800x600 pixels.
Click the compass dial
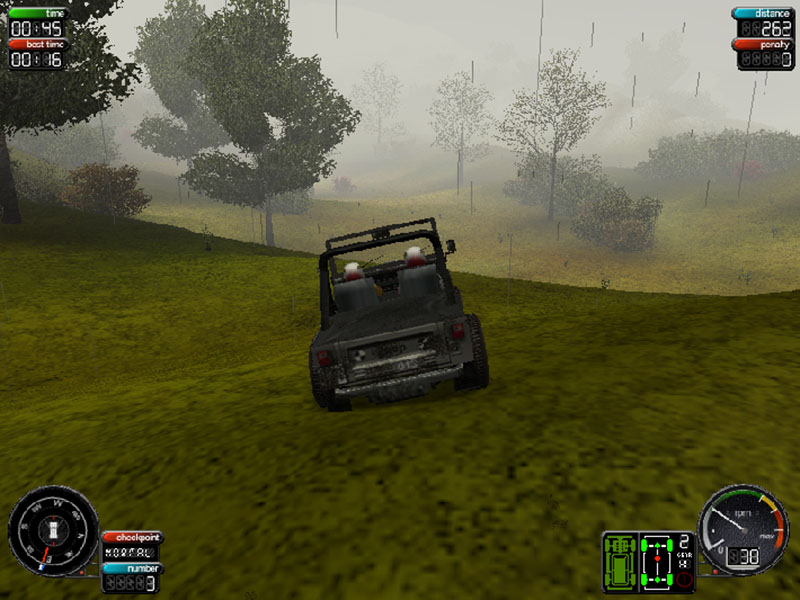(53, 529)
